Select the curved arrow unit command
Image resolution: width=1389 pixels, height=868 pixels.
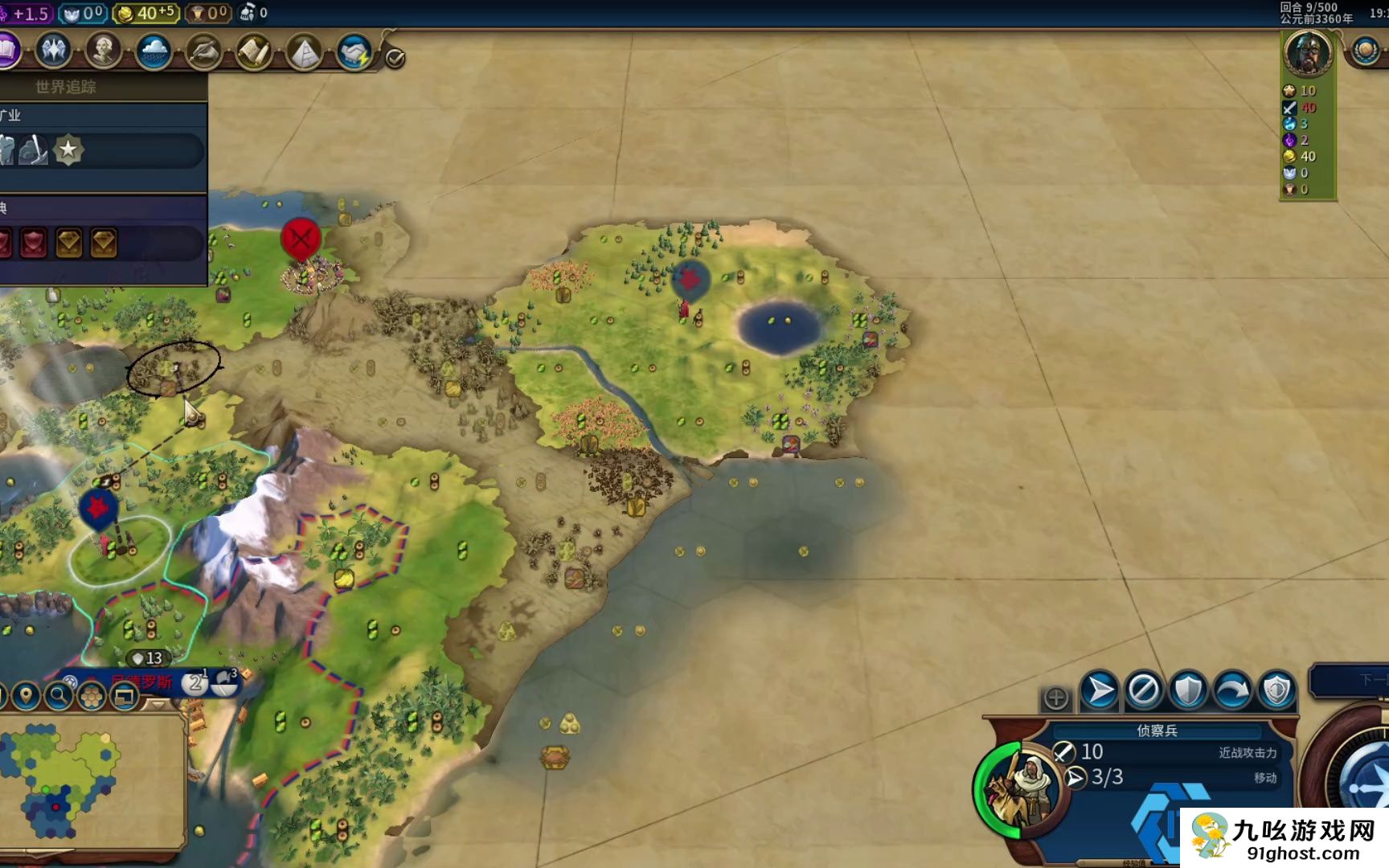click(x=1232, y=690)
